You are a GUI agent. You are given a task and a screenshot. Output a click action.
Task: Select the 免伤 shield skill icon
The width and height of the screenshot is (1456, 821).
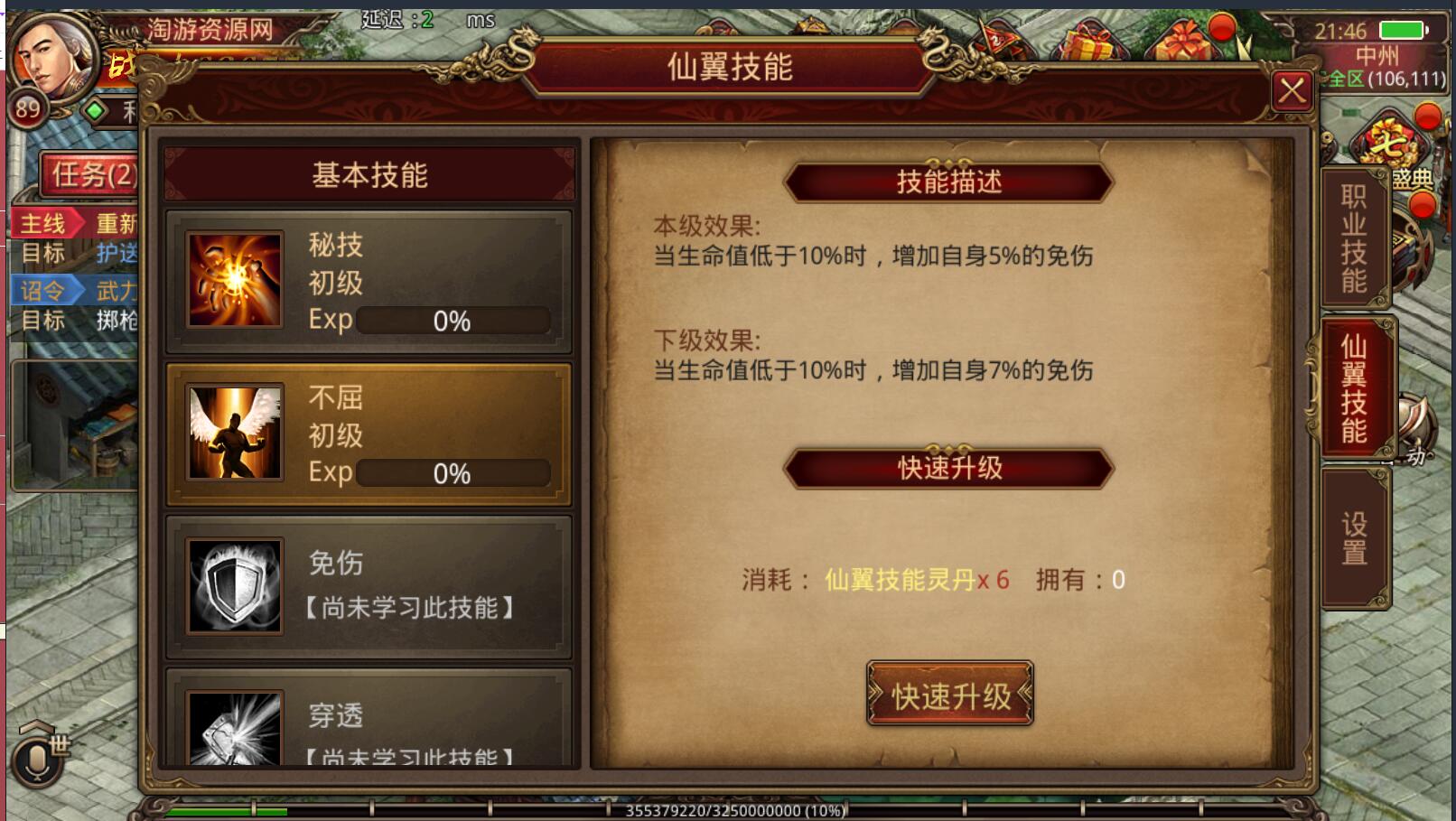(x=233, y=585)
